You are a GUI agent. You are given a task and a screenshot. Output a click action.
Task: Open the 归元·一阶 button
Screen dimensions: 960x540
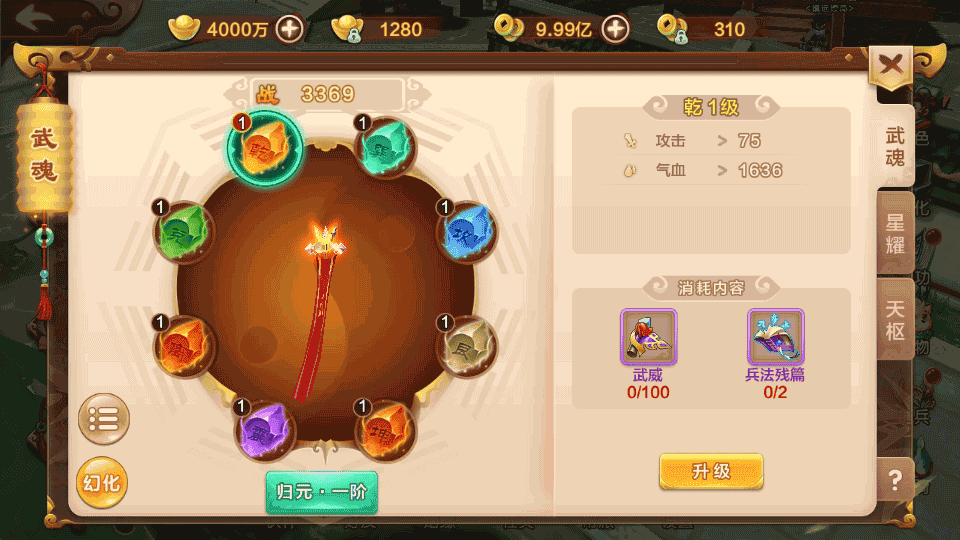pos(321,491)
